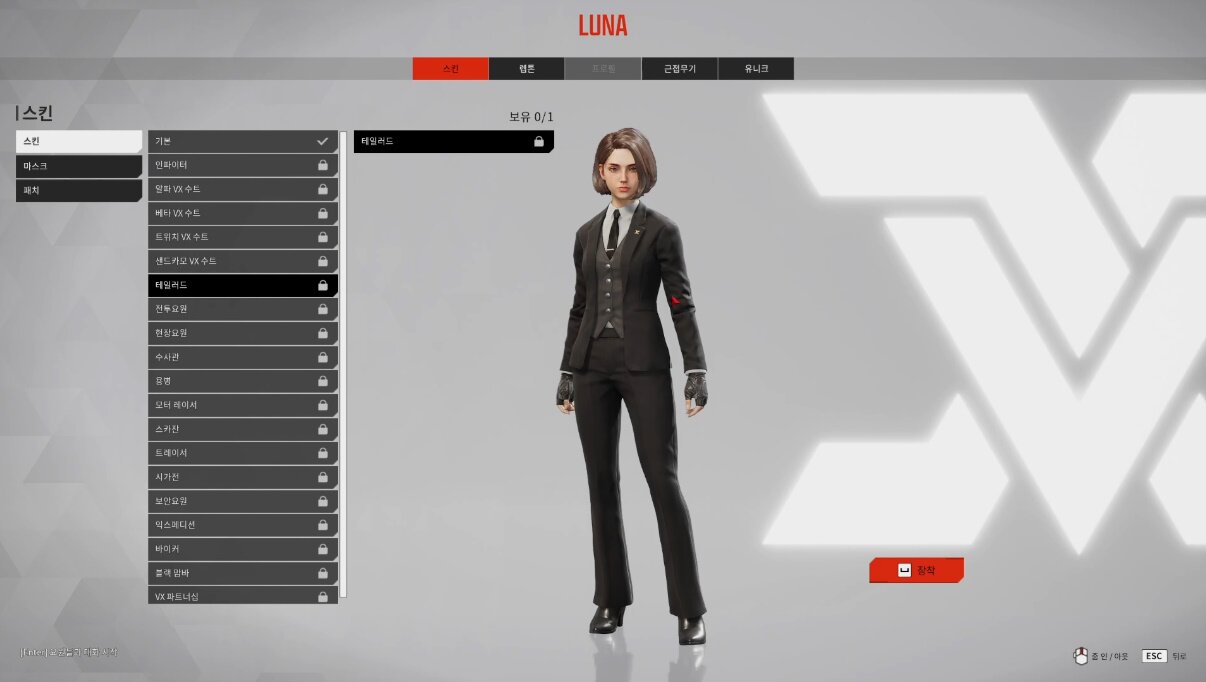The height and width of the screenshot is (682, 1206).
Task: Select the 수사관 skin entry
Action: (x=242, y=357)
